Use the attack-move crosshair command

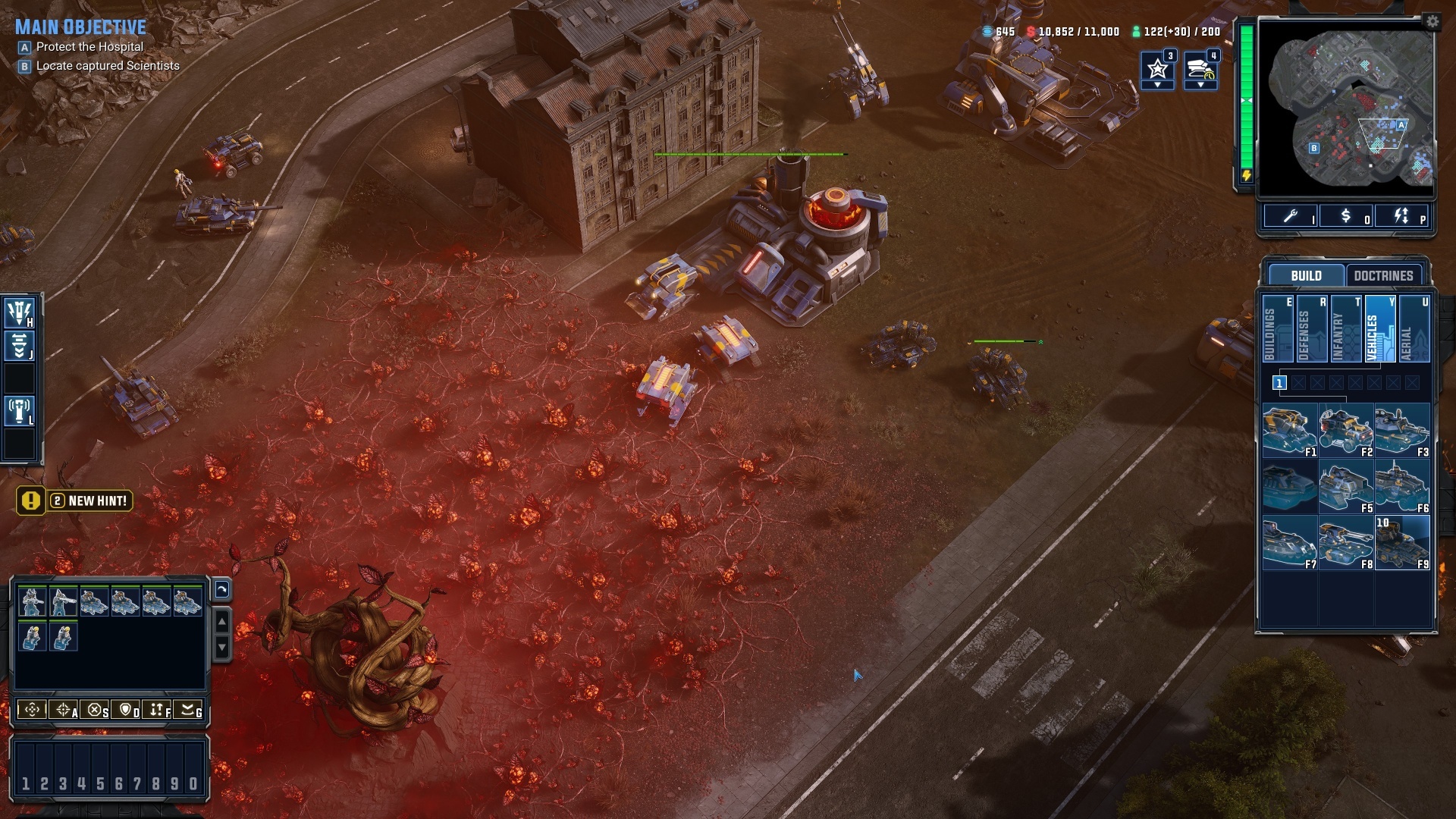click(64, 711)
